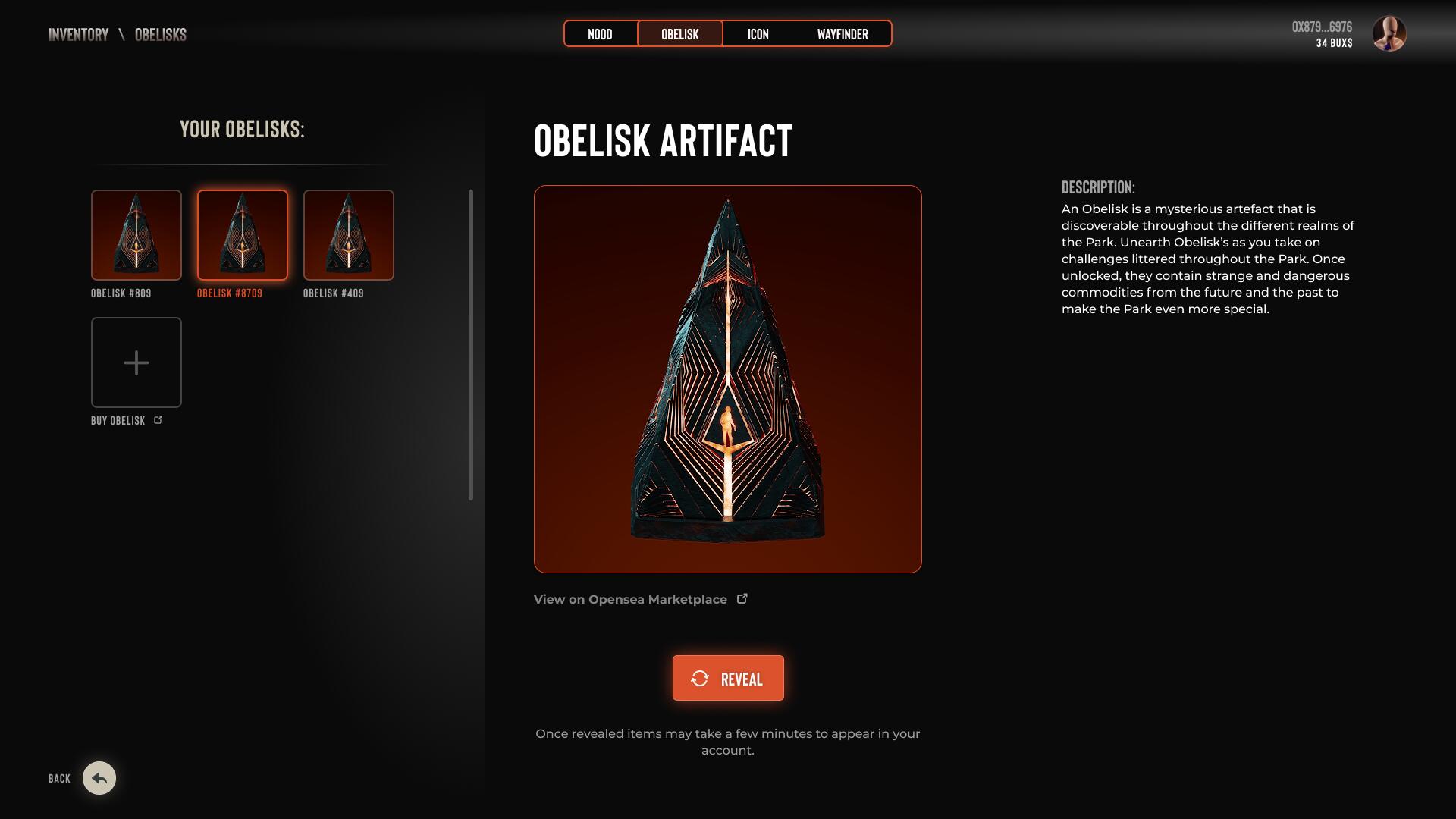1456x819 pixels.
Task: Click the back arrow icon at bottom left
Action: coord(98,778)
